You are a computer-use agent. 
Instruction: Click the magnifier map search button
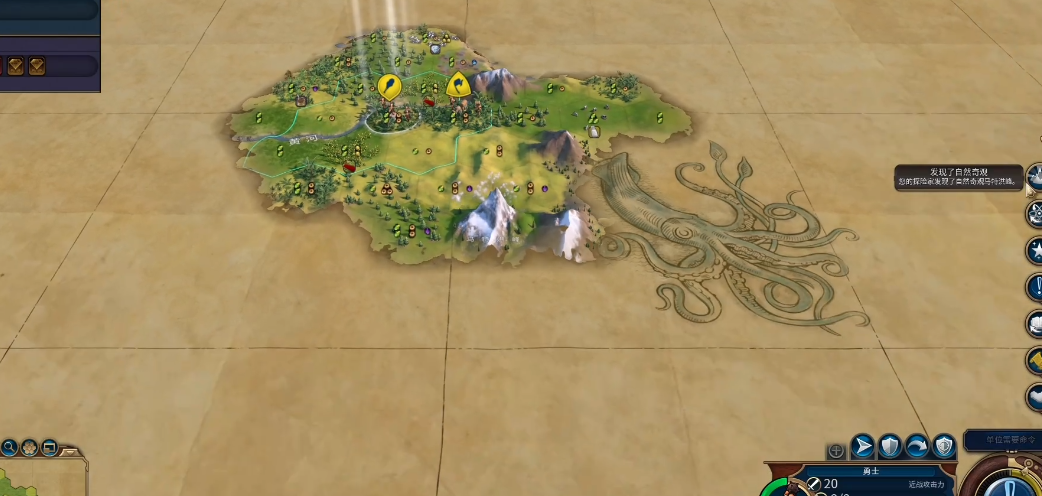tap(9, 447)
